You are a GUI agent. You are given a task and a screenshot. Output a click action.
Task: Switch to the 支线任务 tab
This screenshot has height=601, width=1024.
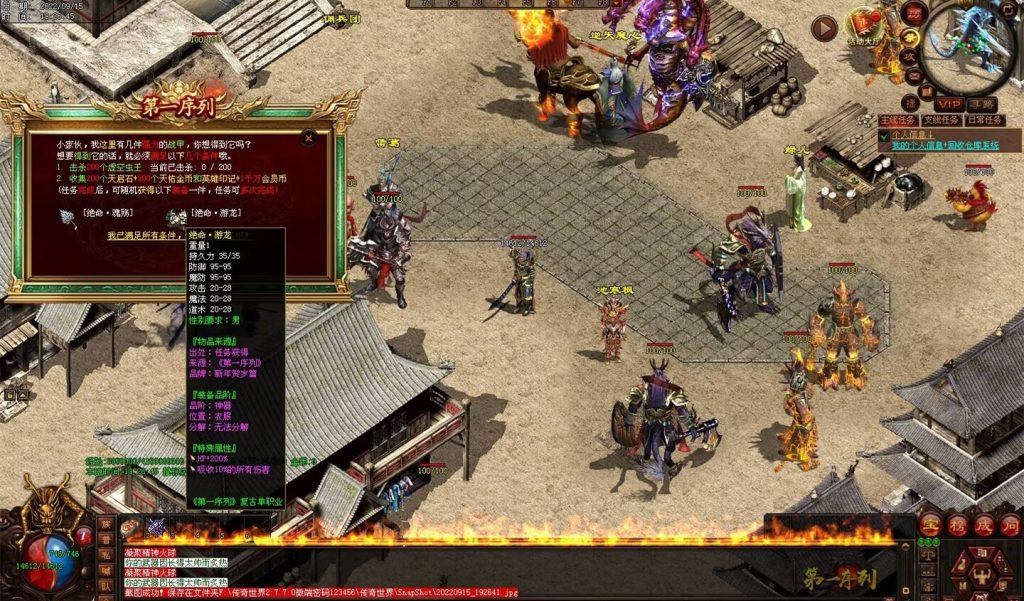pyautogui.click(x=940, y=120)
